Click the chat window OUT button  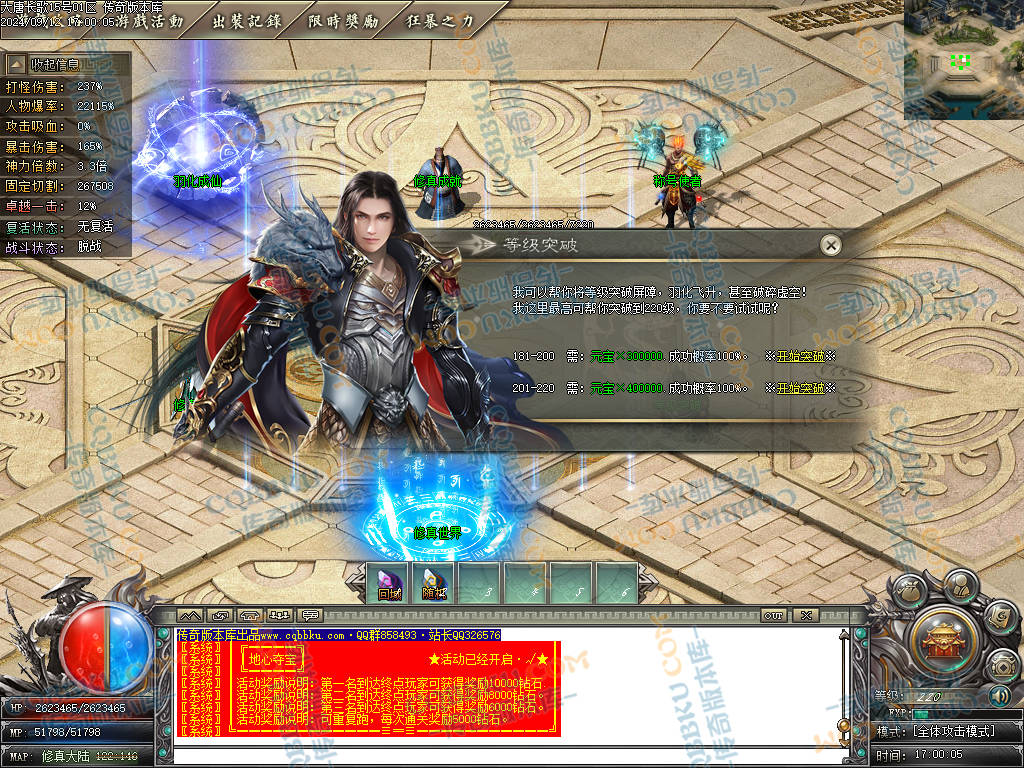pos(773,615)
